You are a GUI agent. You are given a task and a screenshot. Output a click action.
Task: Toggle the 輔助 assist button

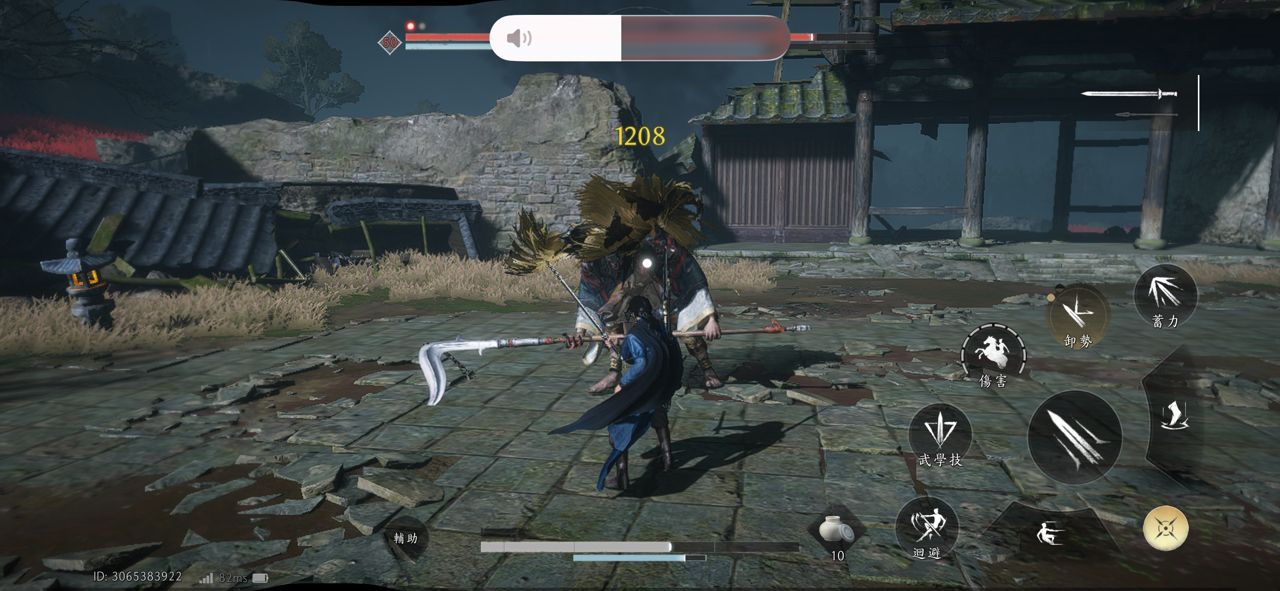click(405, 538)
